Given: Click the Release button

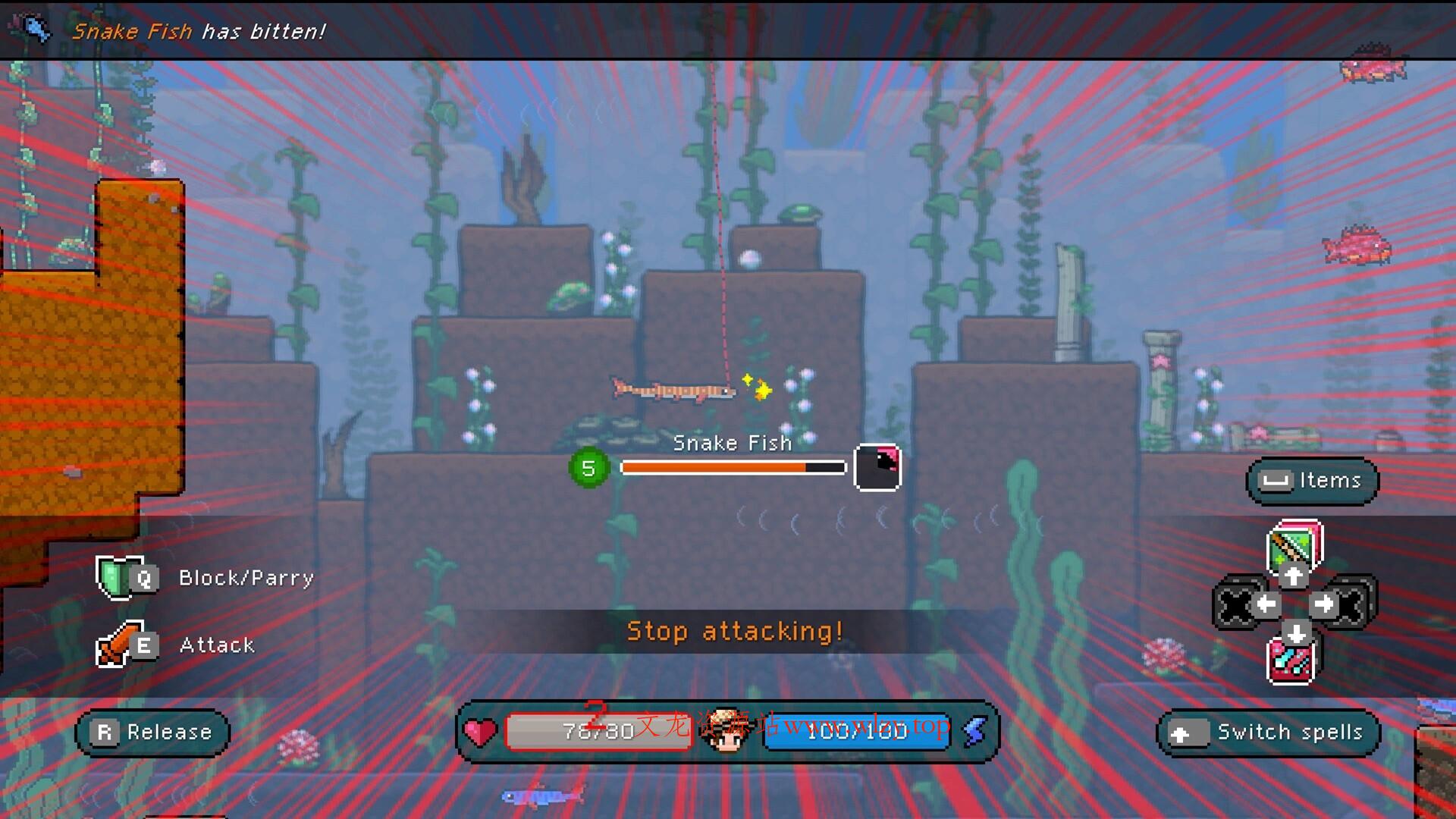Looking at the screenshot, I should 152,733.
